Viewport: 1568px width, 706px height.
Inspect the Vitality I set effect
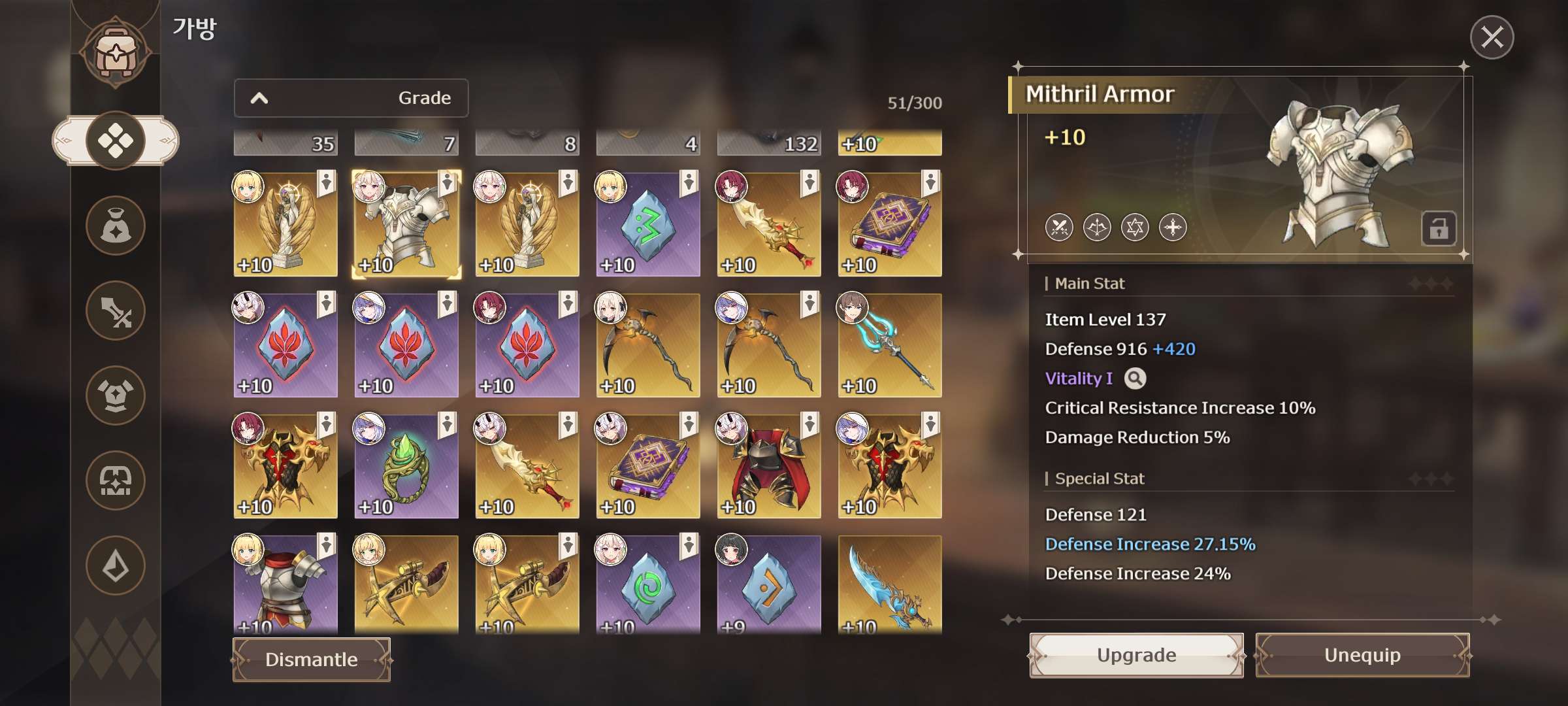tap(1135, 378)
